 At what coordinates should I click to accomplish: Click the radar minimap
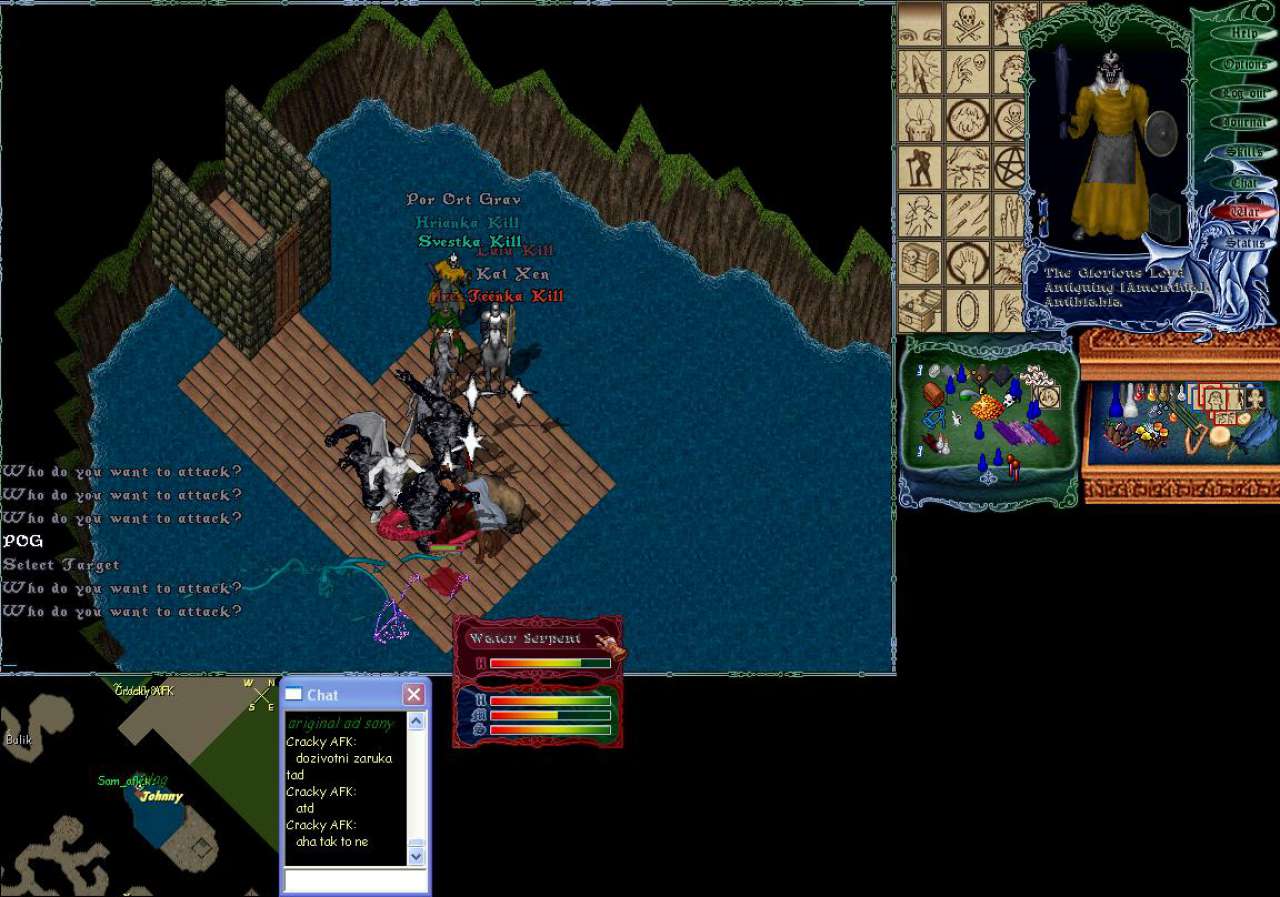click(x=139, y=787)
